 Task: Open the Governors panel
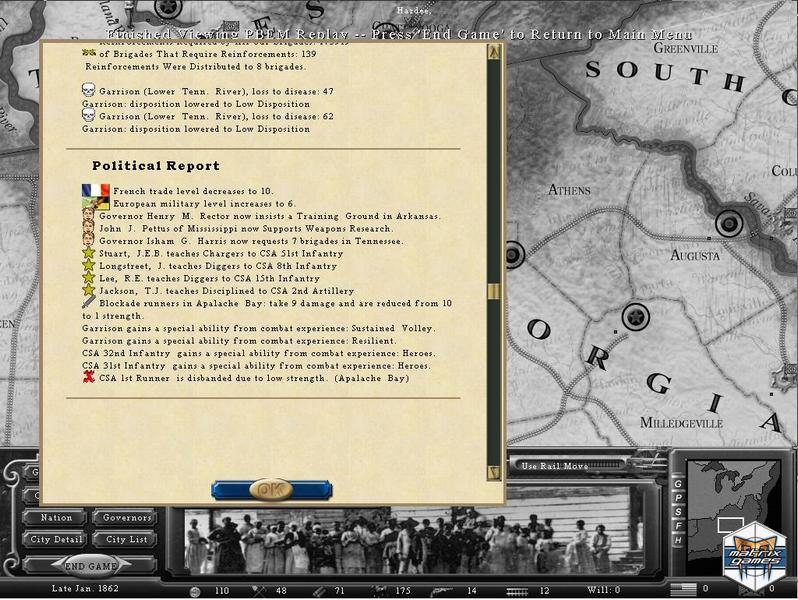click(127, 518)
